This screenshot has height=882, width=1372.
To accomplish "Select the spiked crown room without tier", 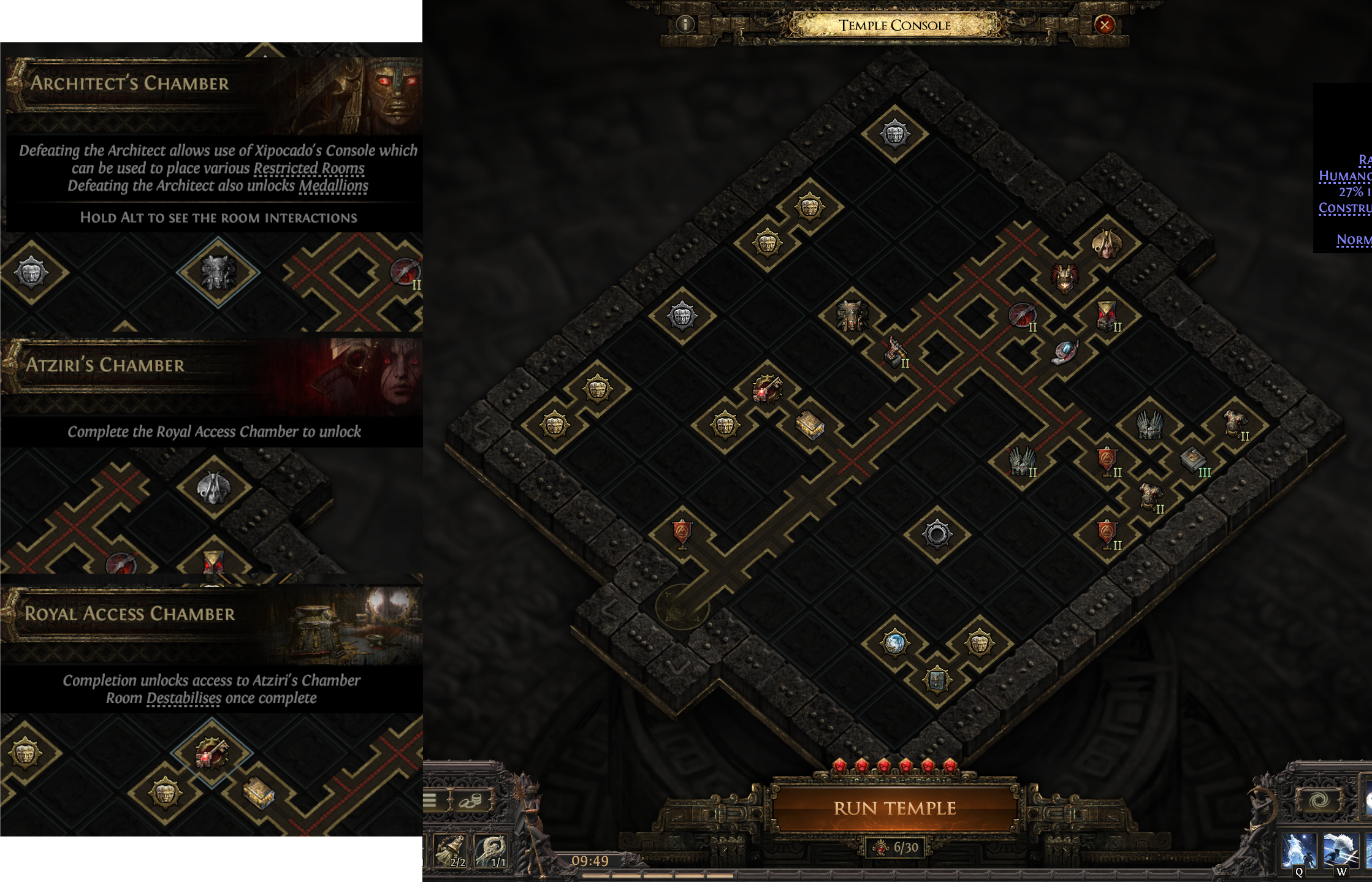I will (1149, 424).
